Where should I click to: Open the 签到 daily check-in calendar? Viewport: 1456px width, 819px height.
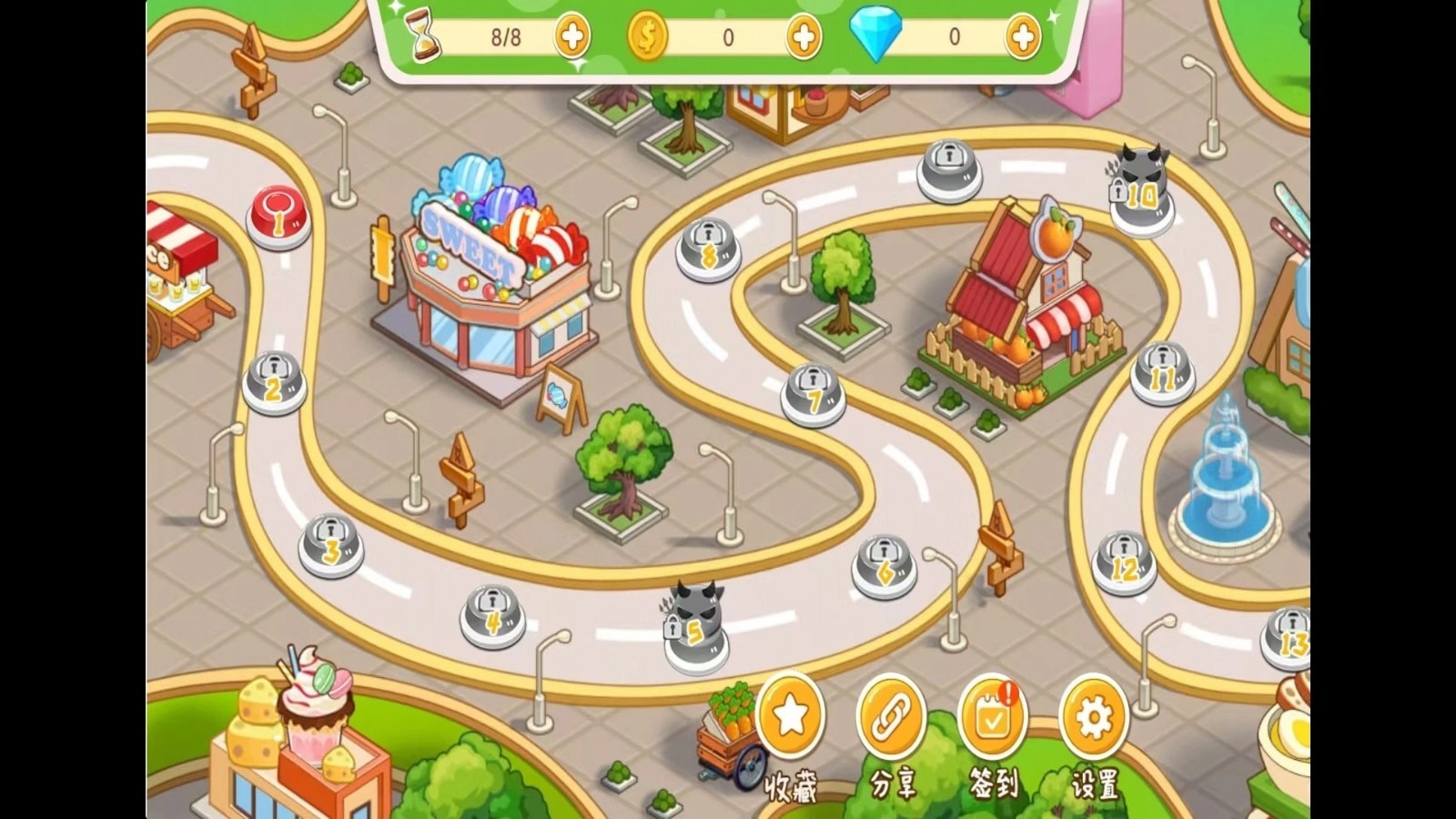coord(993,718)
